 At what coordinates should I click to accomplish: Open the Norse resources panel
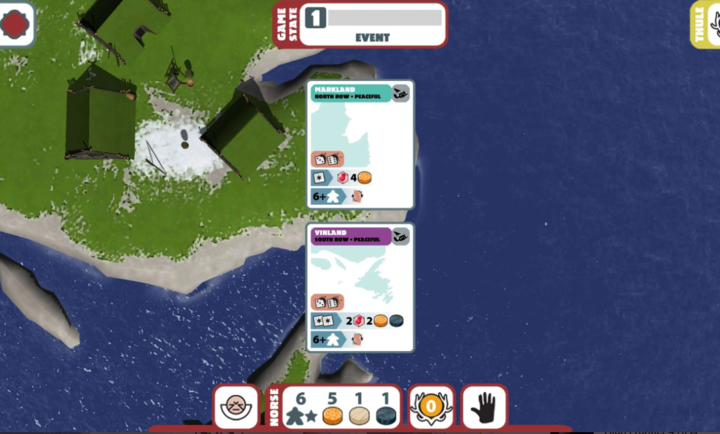click(x=340, y=407)
